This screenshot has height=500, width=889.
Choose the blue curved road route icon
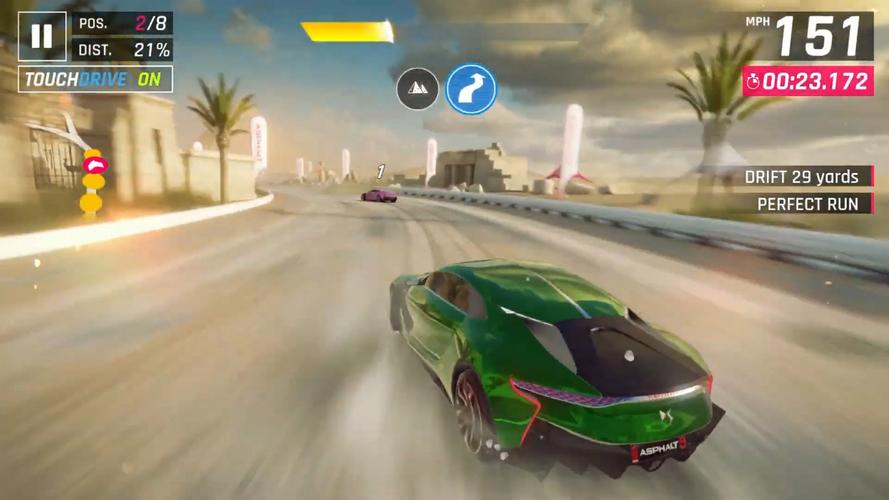pos(471,89)
